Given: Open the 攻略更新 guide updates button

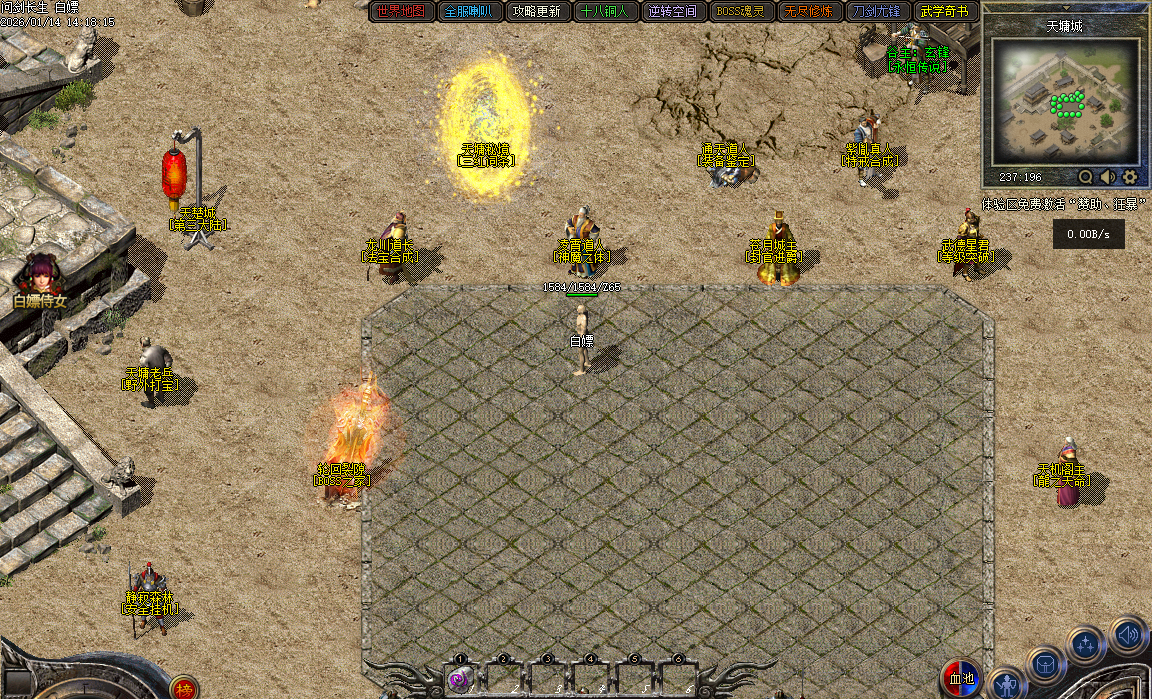Looking at the screenshot, I should [x=536, y=12].
